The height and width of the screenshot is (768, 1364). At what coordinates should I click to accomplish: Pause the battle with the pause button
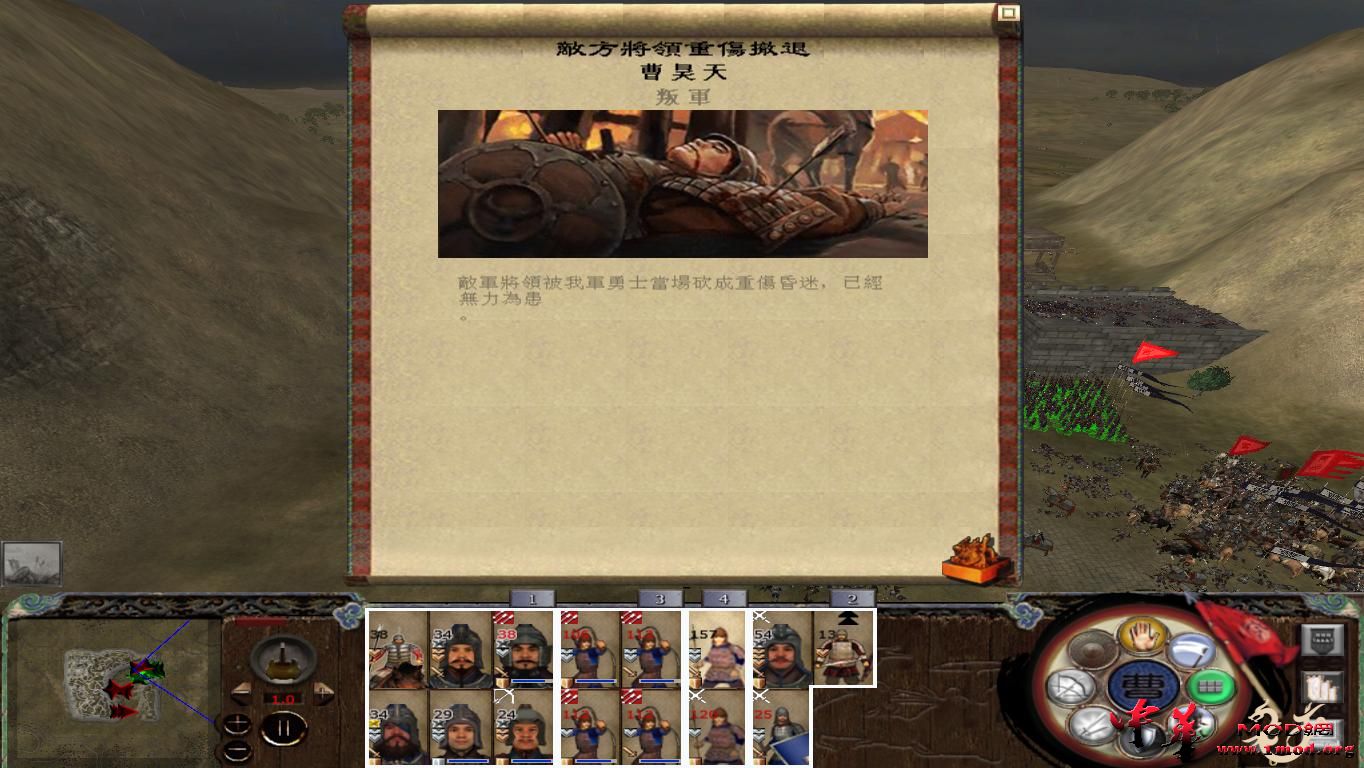point(284,727)
